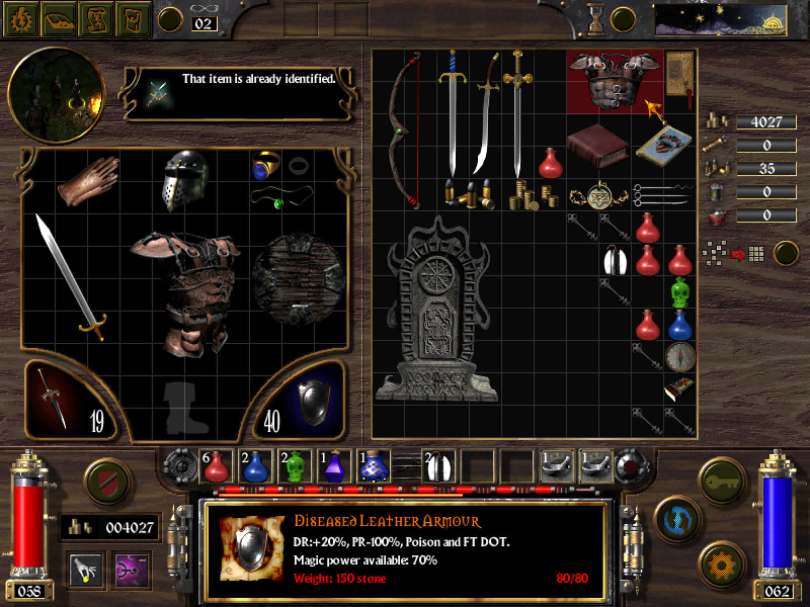Screen dimensions: 810x607
Task: Click the compass in the inventory
Action: tap(680, 357)
